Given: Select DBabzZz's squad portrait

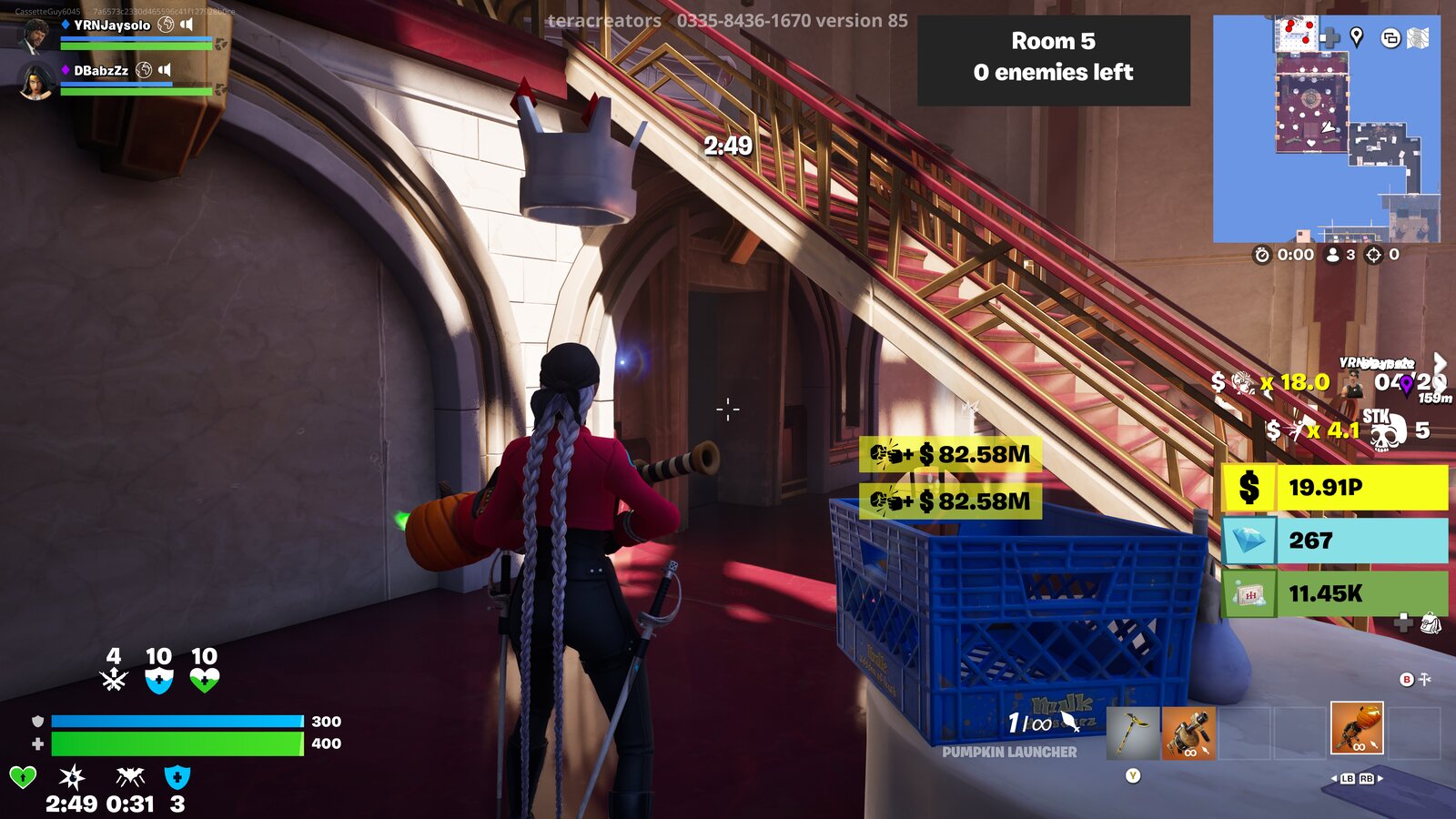Looking at the screenshot, I should (35, 80).
